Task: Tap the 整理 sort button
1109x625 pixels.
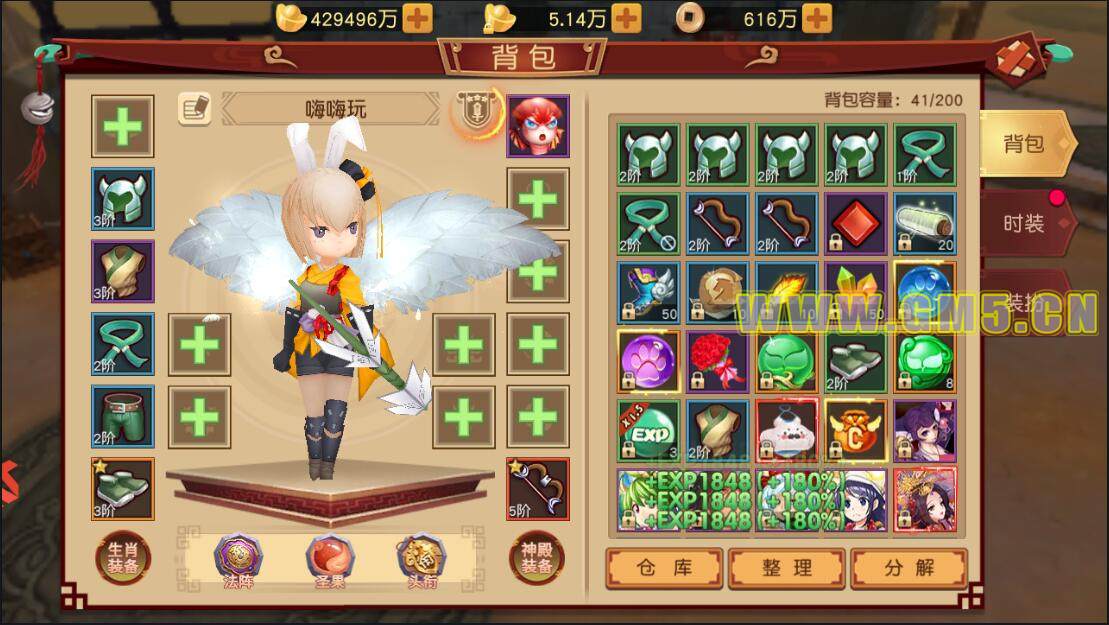Action: tap(787, 568)
